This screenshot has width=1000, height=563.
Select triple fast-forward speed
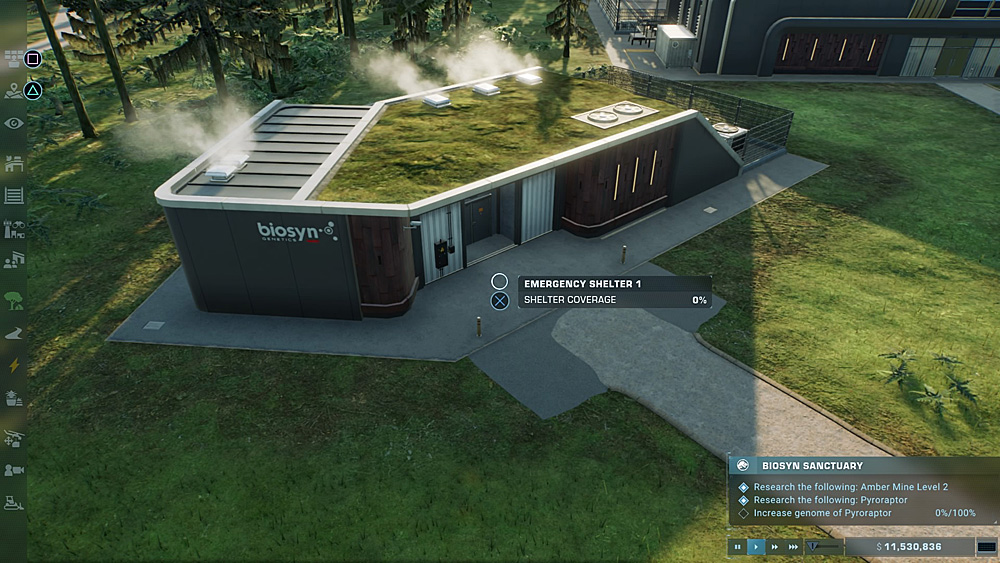click(793, 547)
